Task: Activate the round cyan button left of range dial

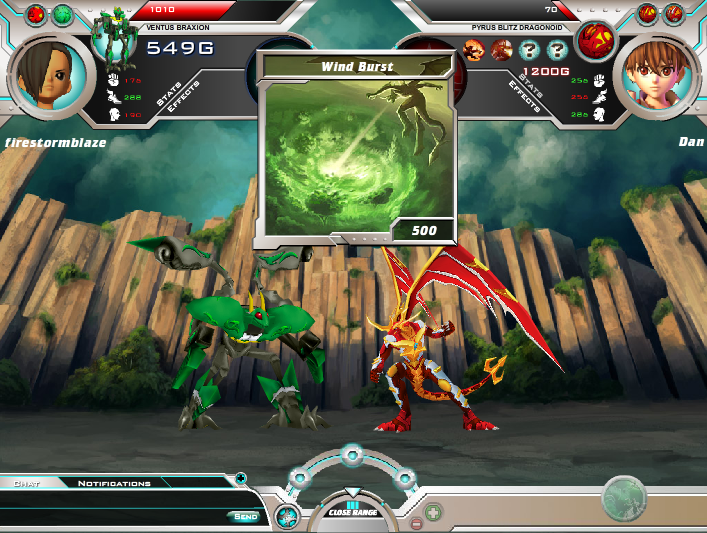Action: click(286, 517)
